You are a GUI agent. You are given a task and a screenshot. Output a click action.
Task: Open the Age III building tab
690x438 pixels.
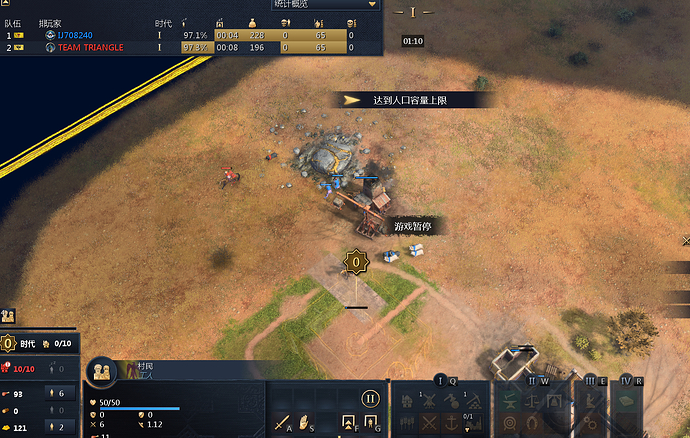pyautogui.click(x=590, y=381)
